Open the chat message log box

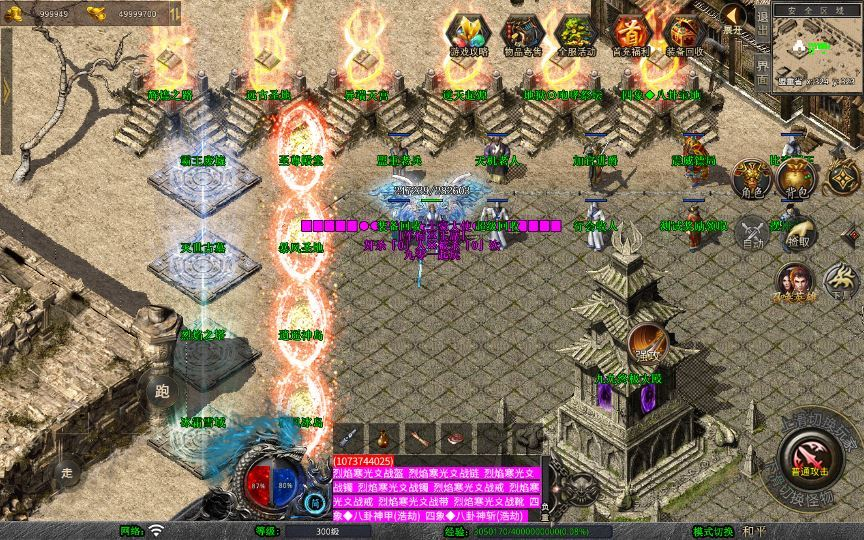pyautogui.click(x=435, y=490)
